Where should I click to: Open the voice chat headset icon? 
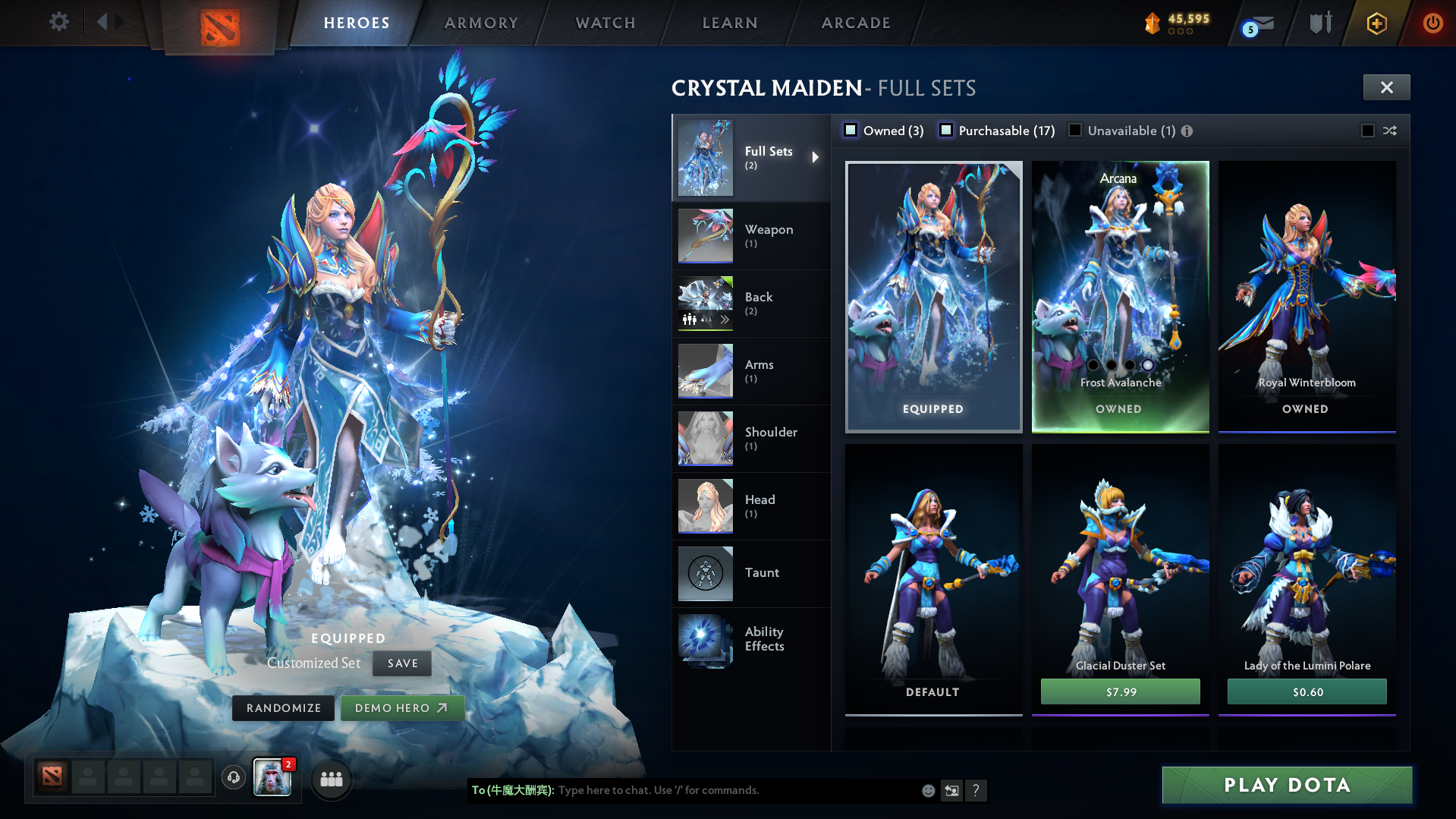coord(234,778)
